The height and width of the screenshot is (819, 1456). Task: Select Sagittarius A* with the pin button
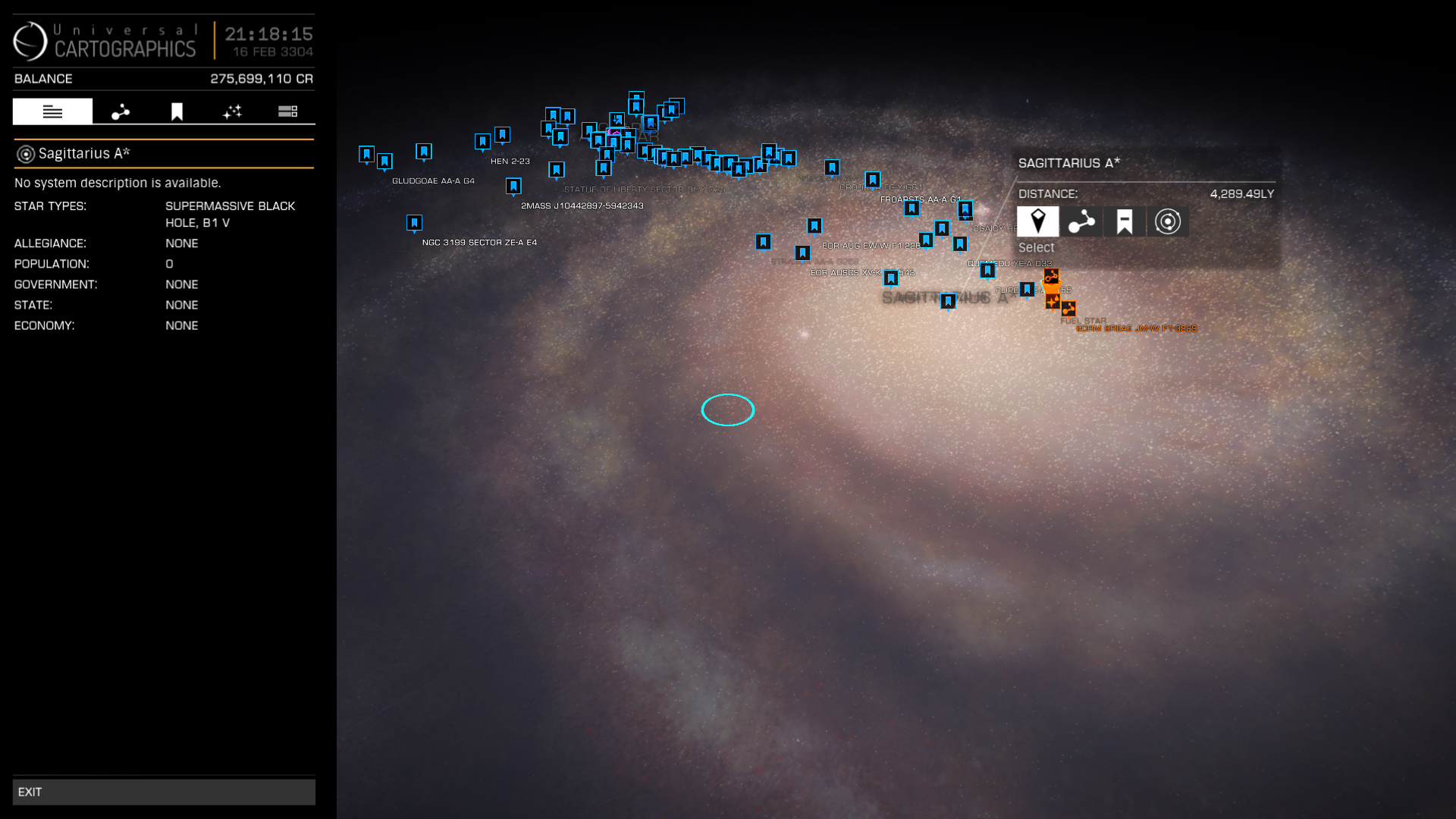pyautogui.click(x=1037, y=221)
